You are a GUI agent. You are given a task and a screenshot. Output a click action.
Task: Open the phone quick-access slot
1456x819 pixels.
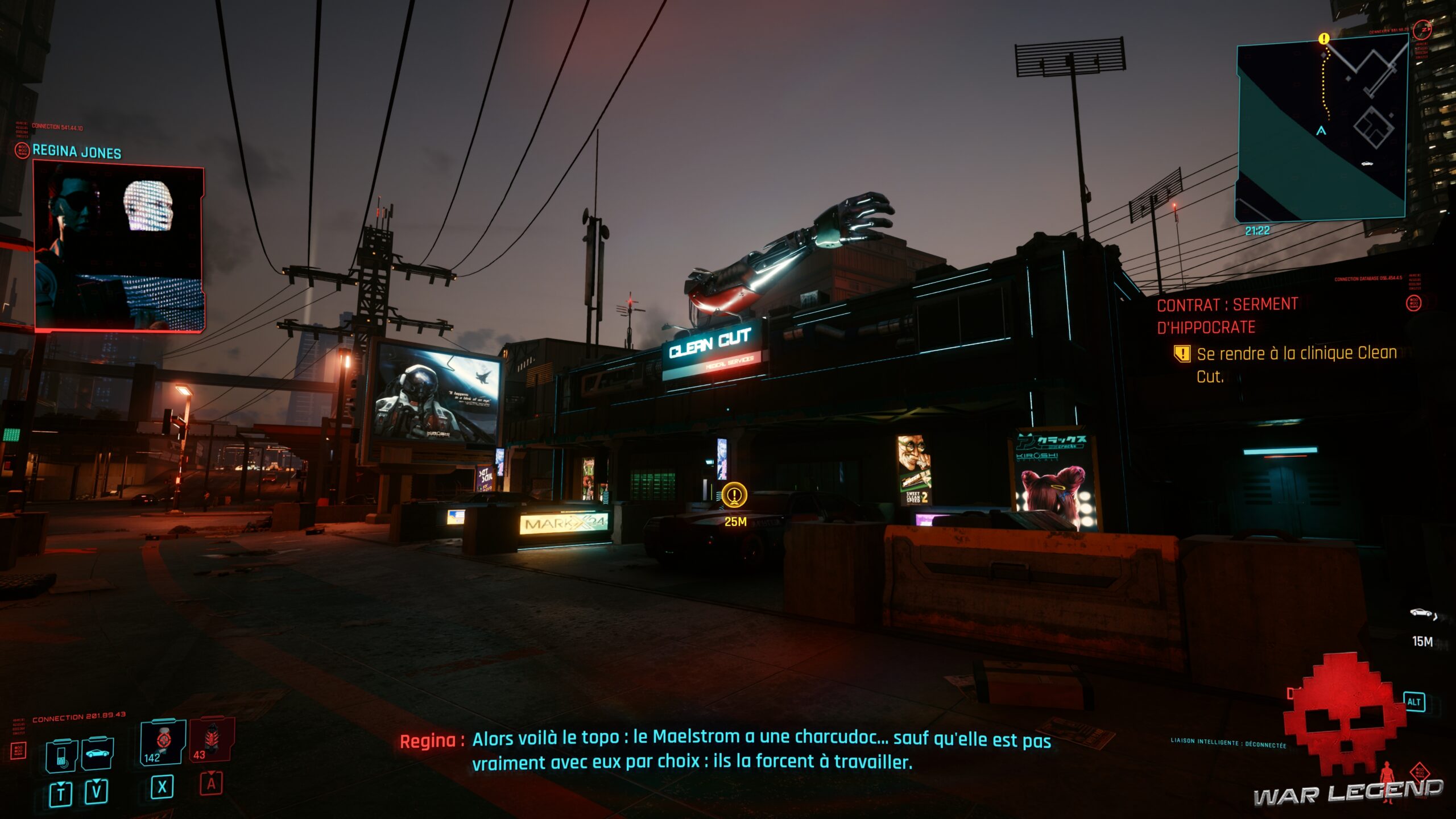pyautogui.click(x=61, y=755)
